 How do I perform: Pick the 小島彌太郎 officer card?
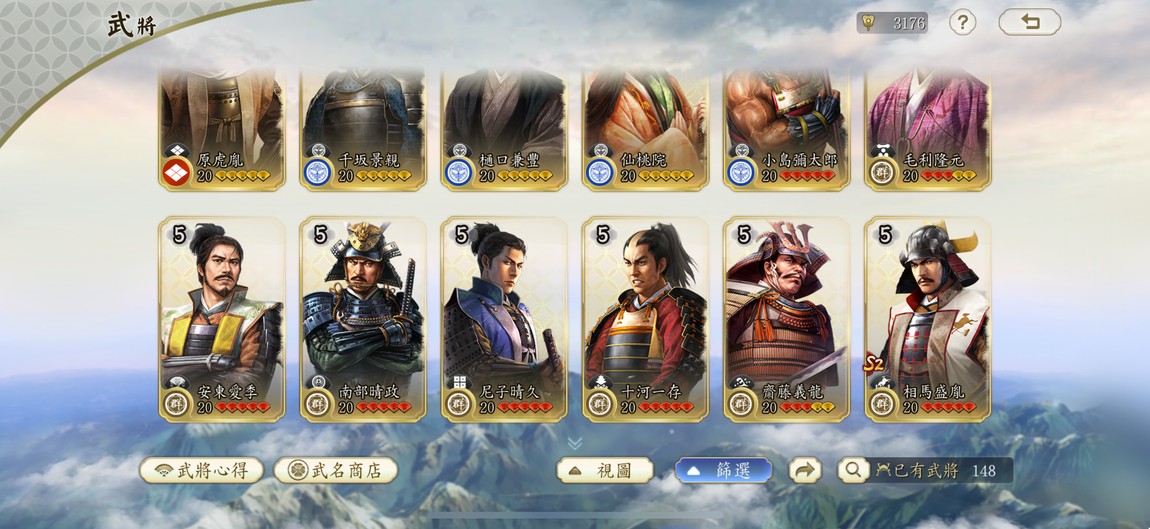click(x=786, y=128)
